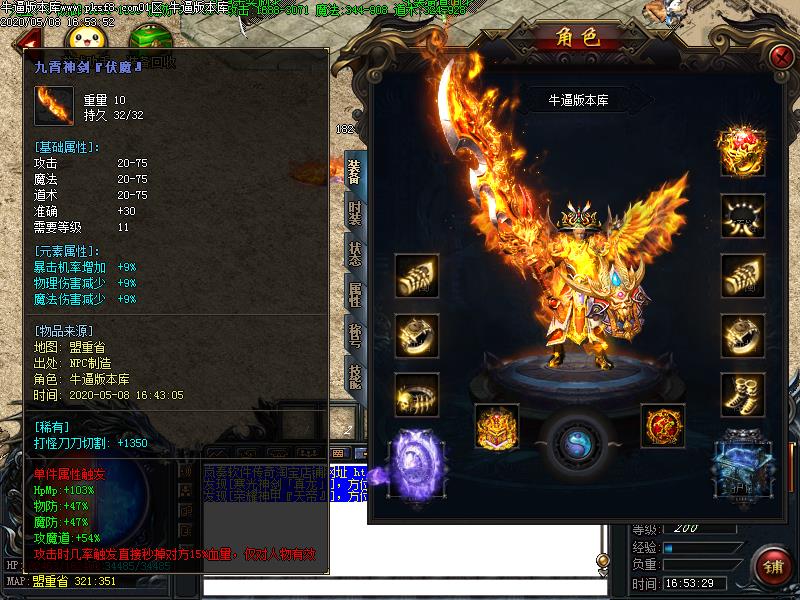Switch to the 称号 title tab
Viewport: 800px width, 600px height.
coord(354,336)
